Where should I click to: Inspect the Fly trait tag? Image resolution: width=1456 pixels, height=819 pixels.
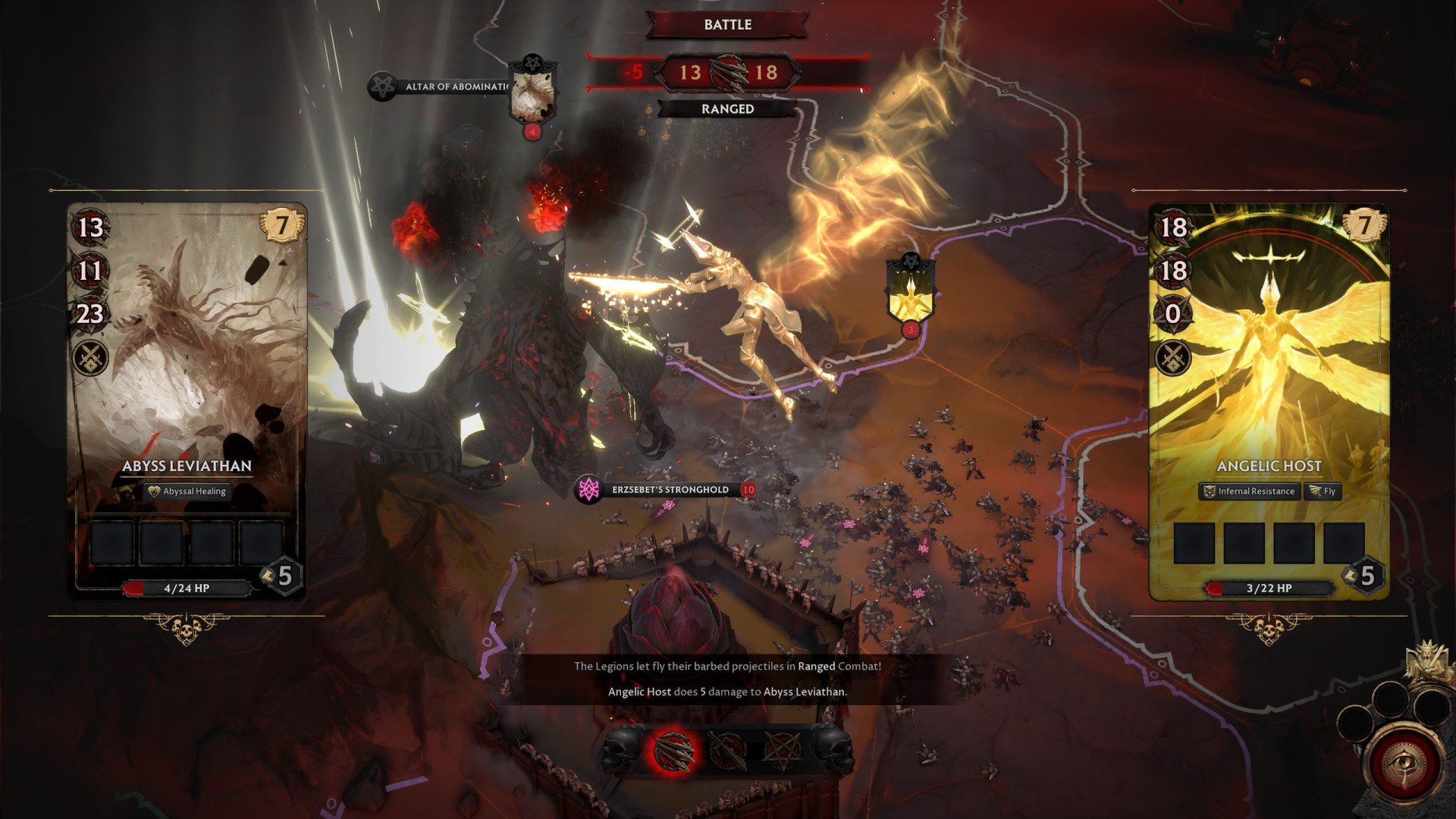click(x=1322, y=491)
